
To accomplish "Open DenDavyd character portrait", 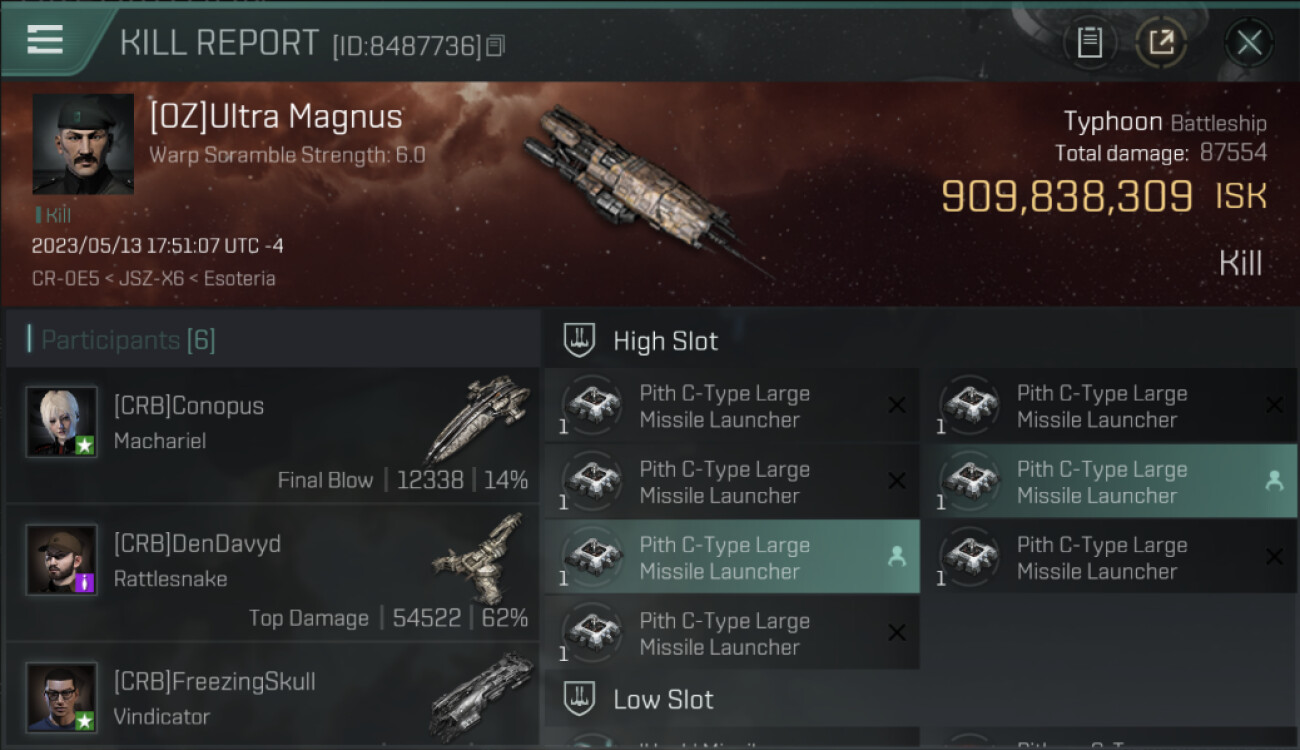I will [x=62, y=559].
